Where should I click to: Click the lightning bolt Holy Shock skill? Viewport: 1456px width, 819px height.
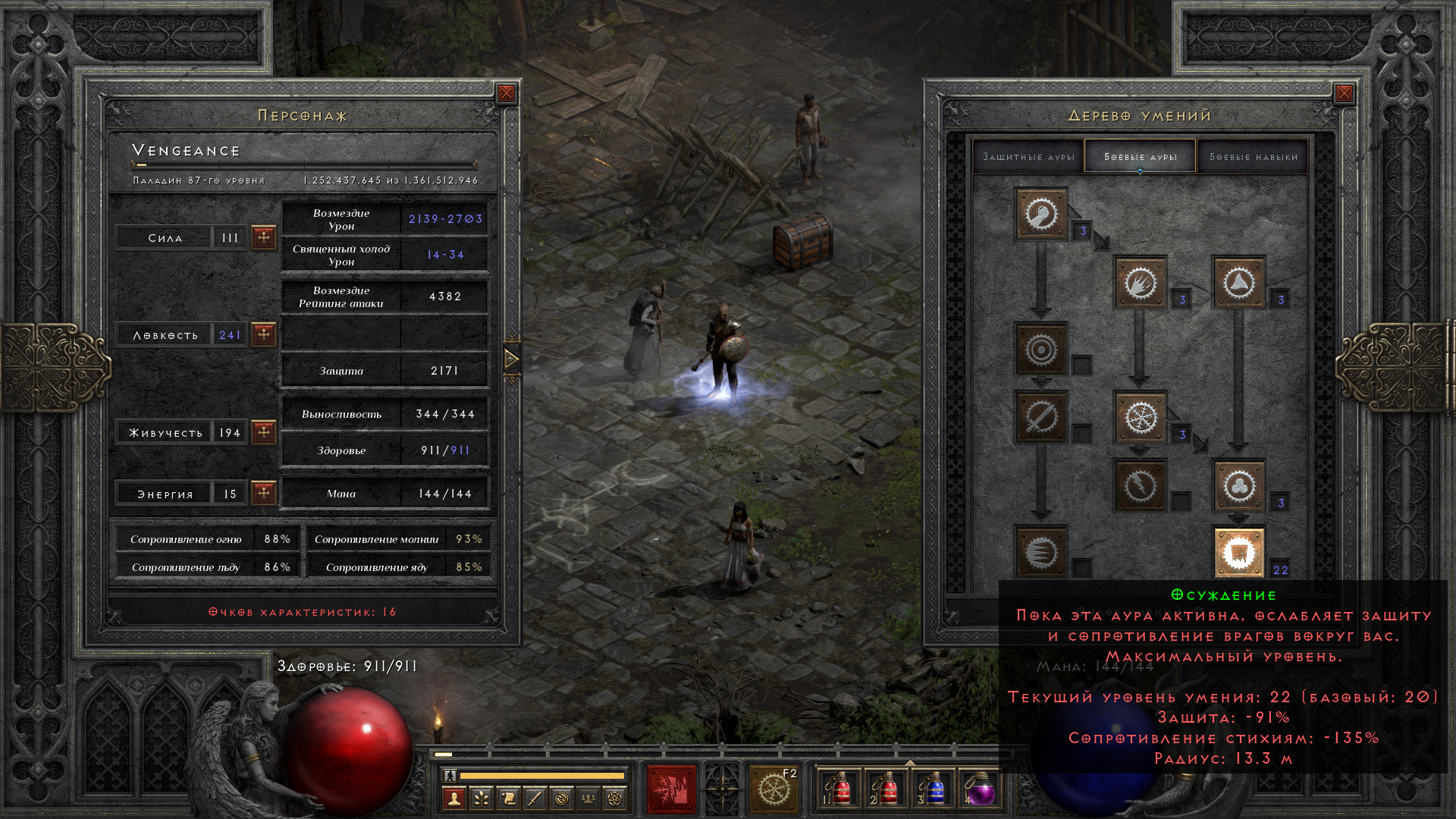point(1140,485)
